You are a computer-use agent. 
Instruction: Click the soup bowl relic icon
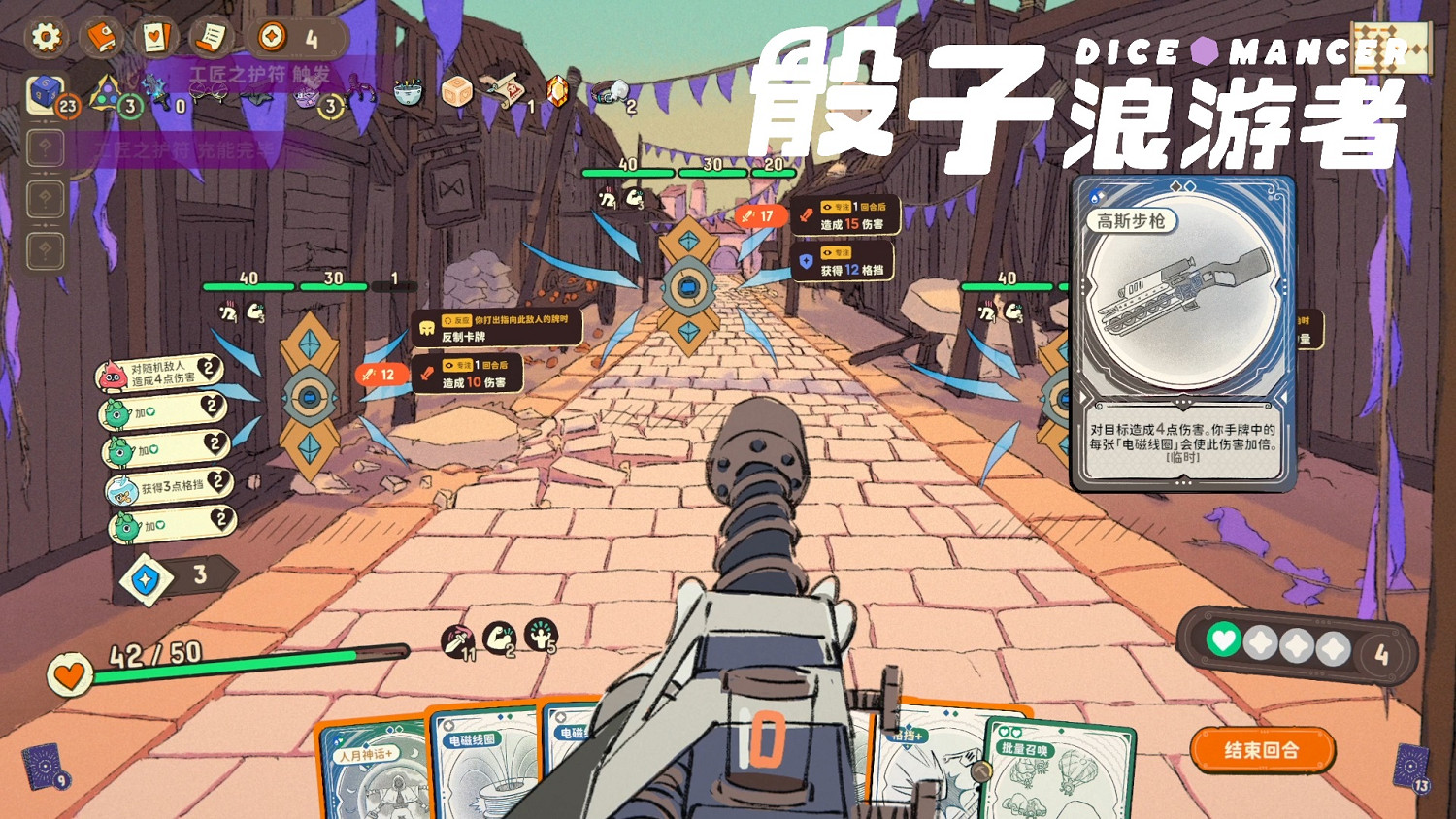pyautogui.click(x=408, y=92)
